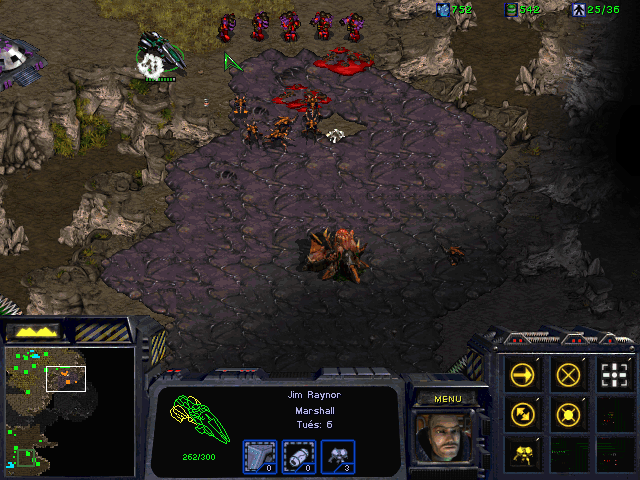Image resolution: width=640 pixels, height=480 pixels.
Task: Activate the Hold Position command
Action: (569, 414)
